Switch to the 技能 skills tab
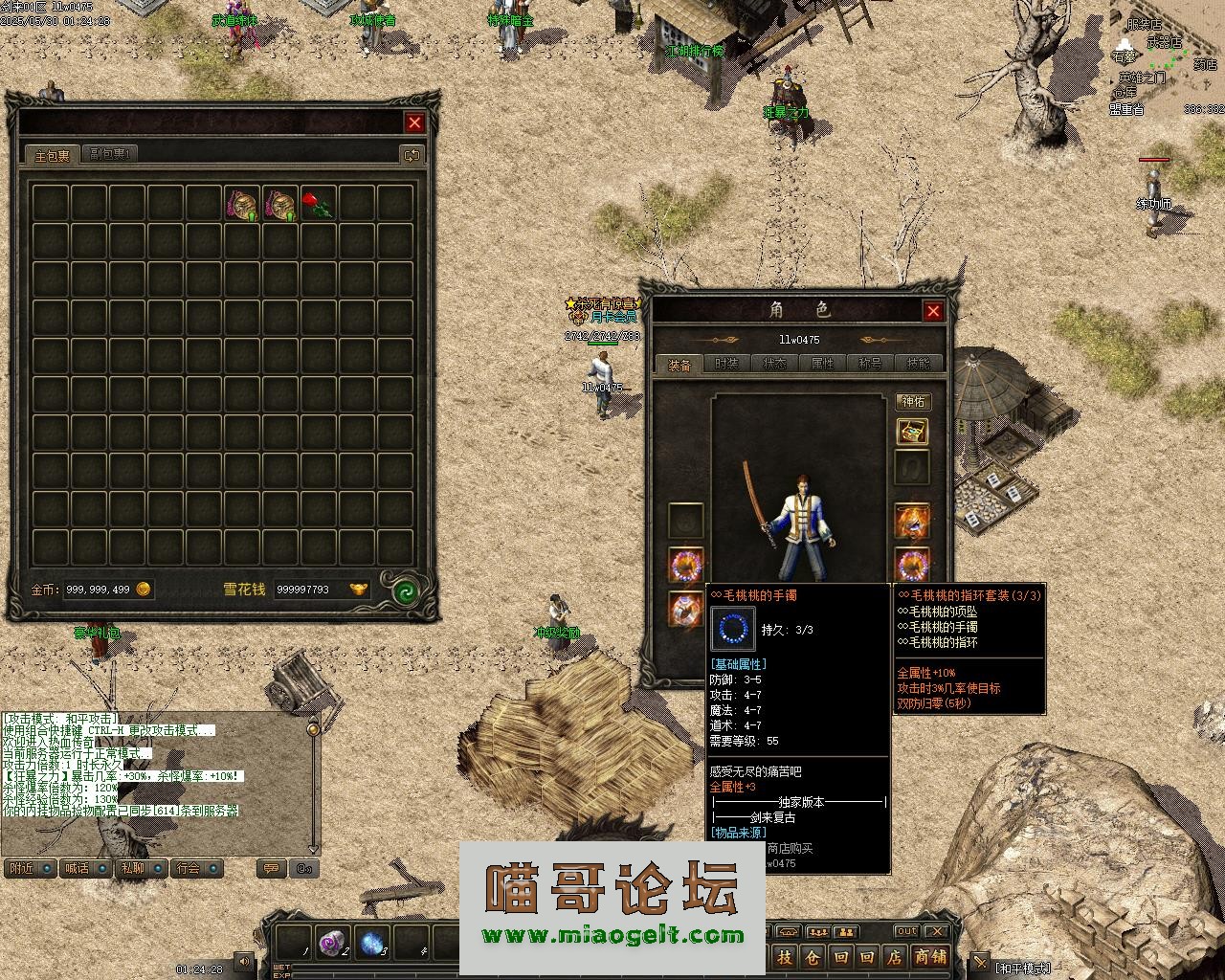Viewport: 1225px width, 980px height. 918,364
